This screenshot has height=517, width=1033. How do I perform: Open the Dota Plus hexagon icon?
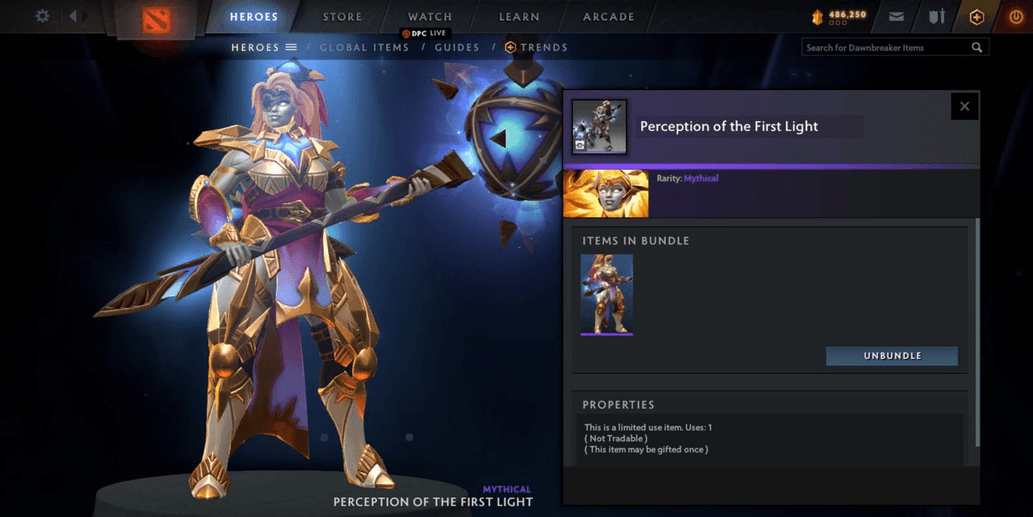pyautogui.click(x=977, y=17)
